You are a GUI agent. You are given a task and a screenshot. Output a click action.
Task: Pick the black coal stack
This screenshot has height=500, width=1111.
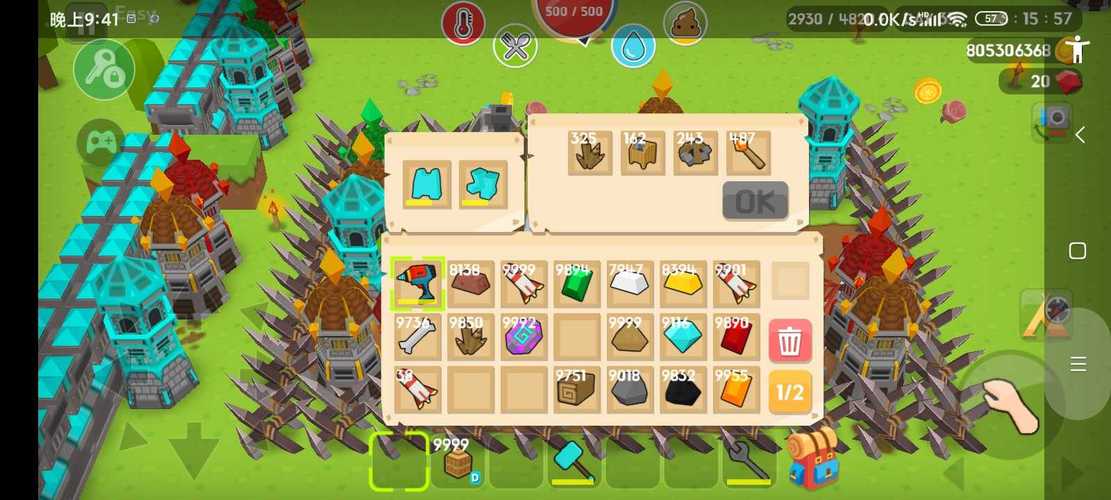coord(683,391)
